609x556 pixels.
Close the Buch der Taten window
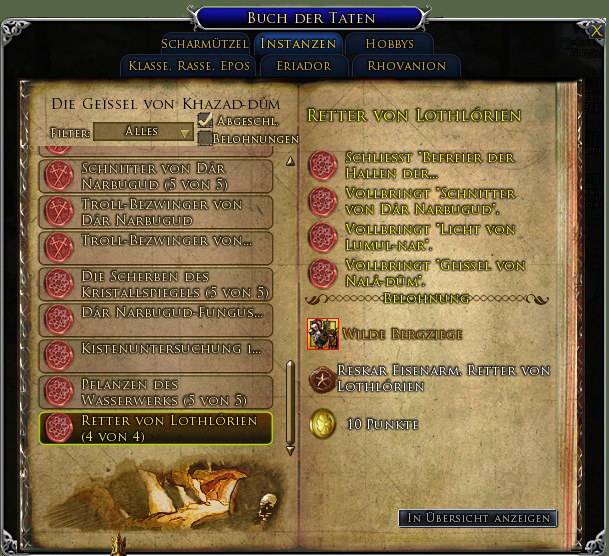[x=598, y=31]
